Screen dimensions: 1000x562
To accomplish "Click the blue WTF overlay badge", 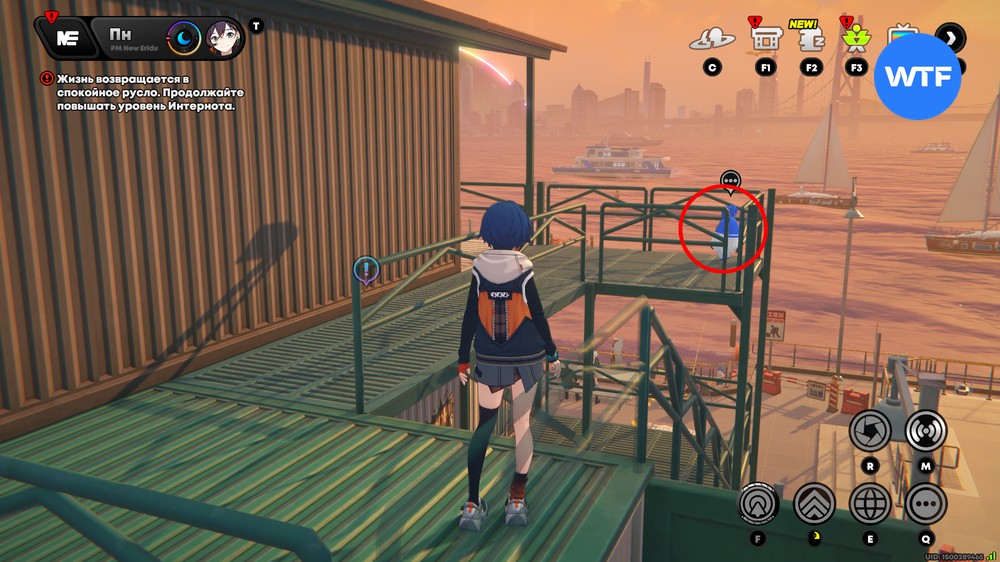I will tap(918, 77).
